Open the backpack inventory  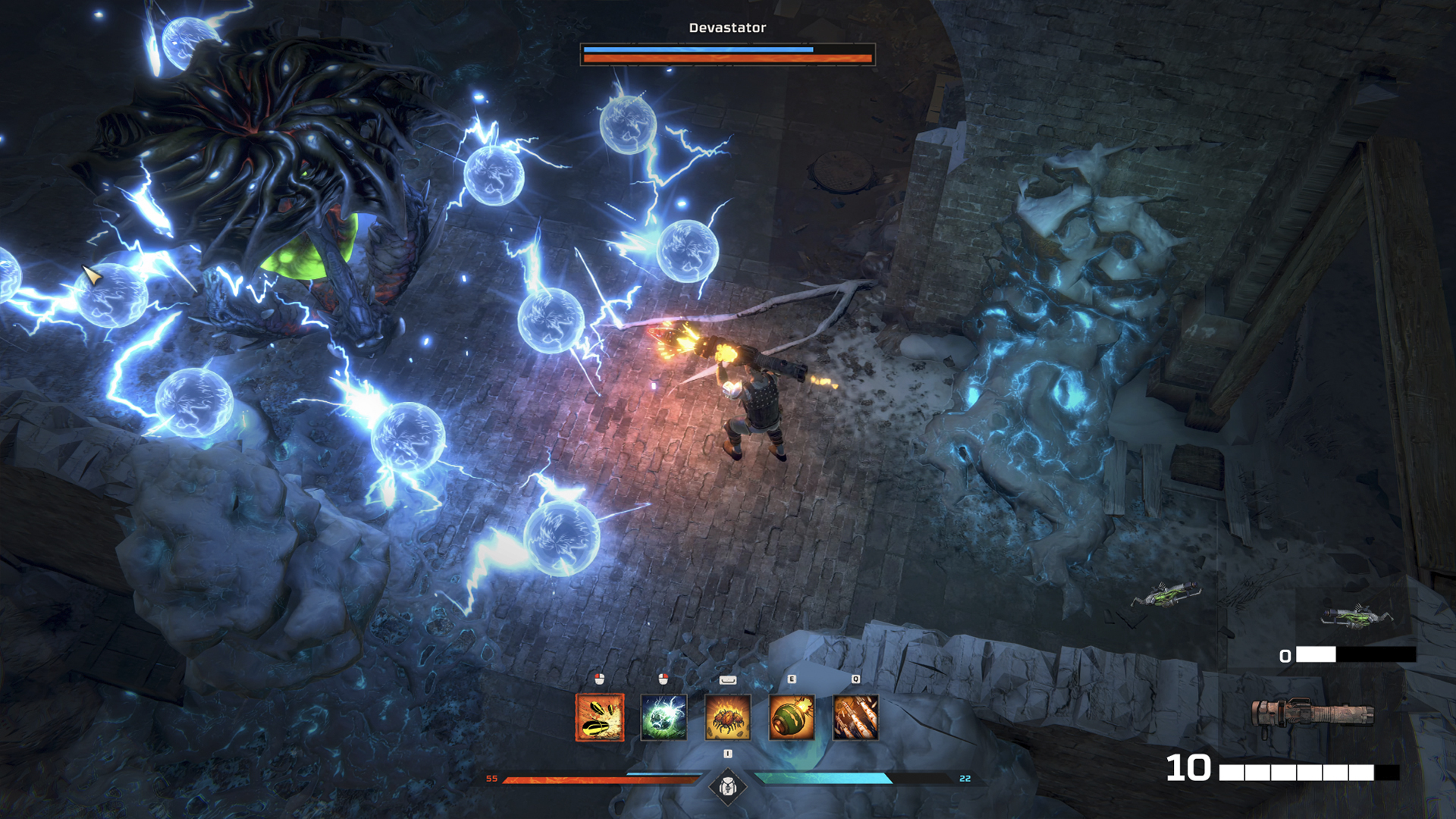728,786
